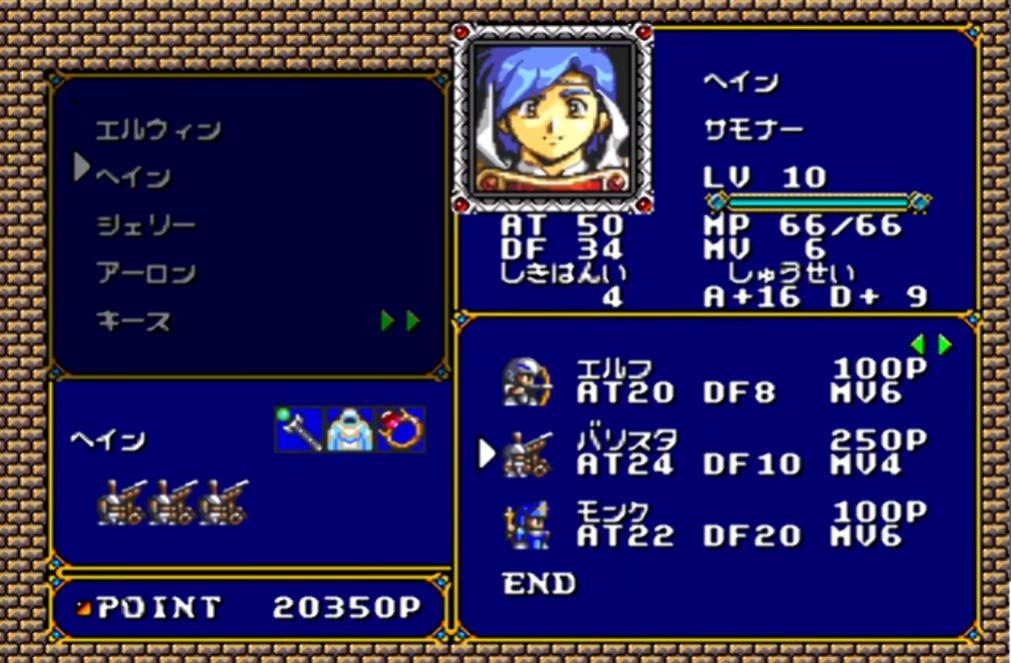Select シェリー in the commander list
The height and width of the screenshot is (663, 1011).
[x=146, y=225]
